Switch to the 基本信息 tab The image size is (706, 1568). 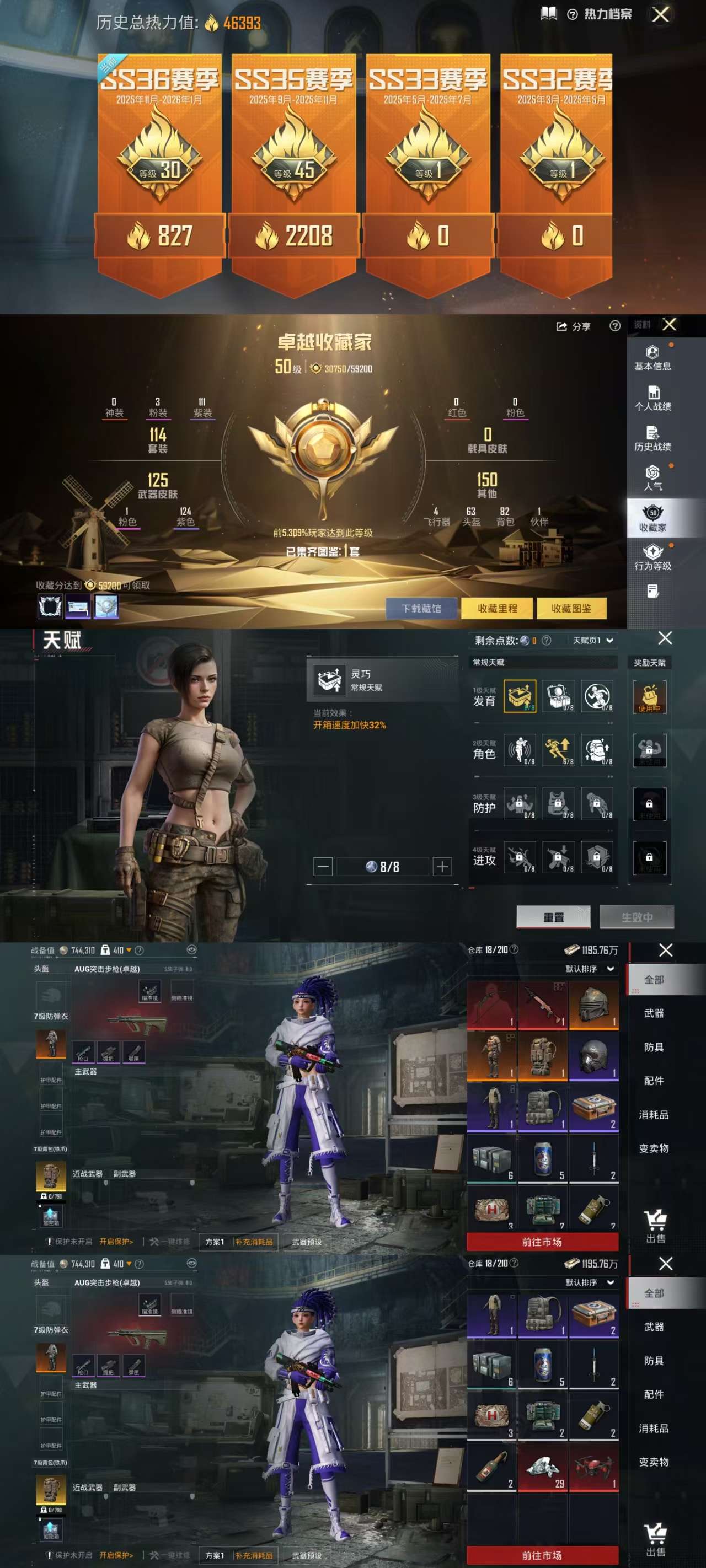click(652, 358)
